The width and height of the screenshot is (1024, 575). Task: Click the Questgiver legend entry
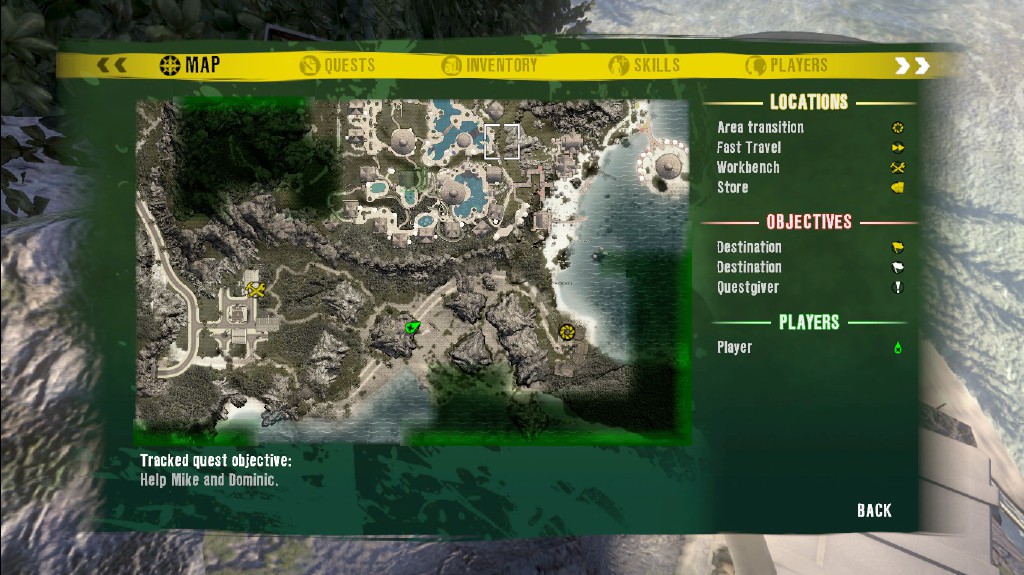[747, 288]
